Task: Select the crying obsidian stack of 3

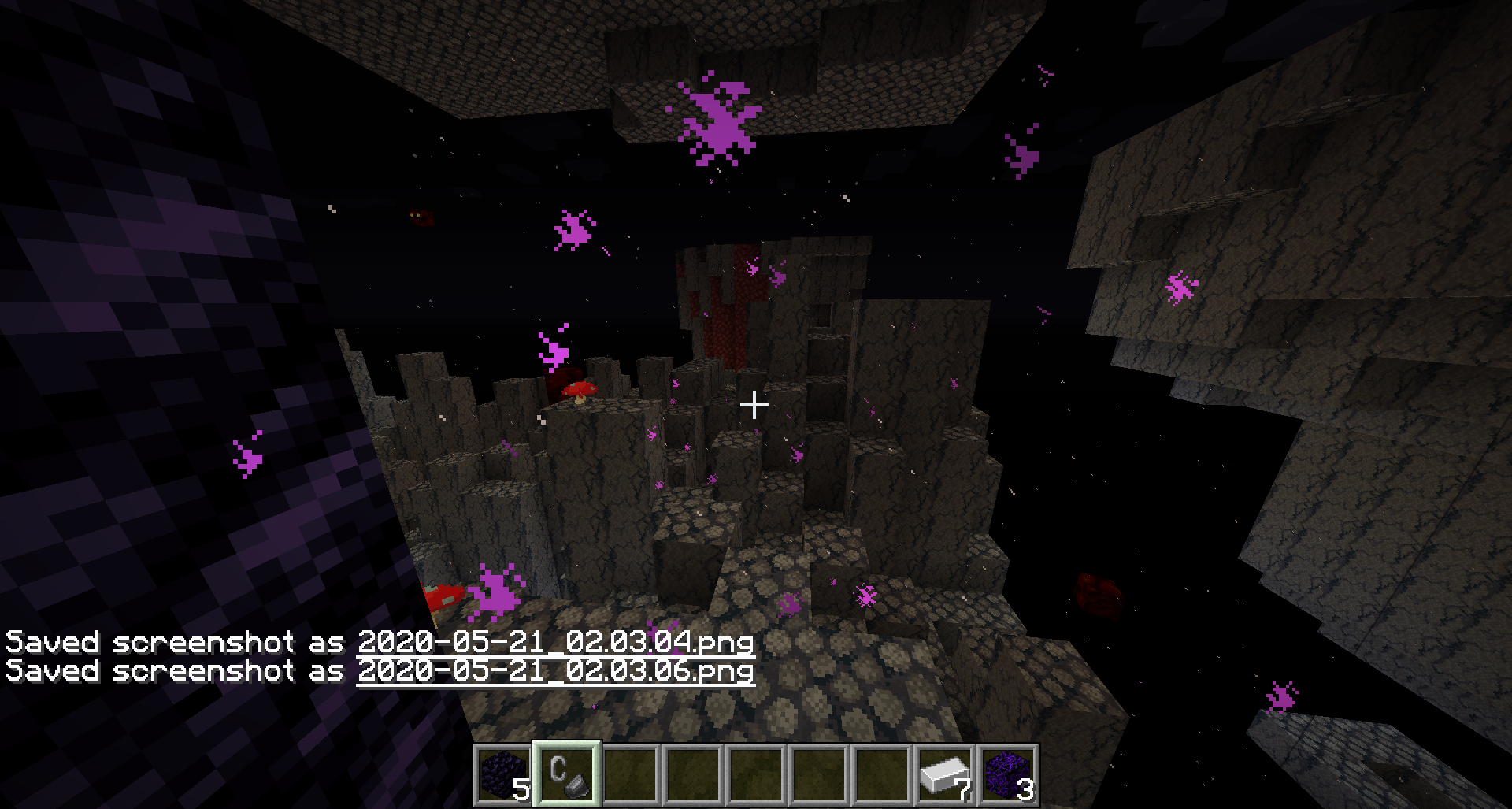Action: coord(1007,774)
